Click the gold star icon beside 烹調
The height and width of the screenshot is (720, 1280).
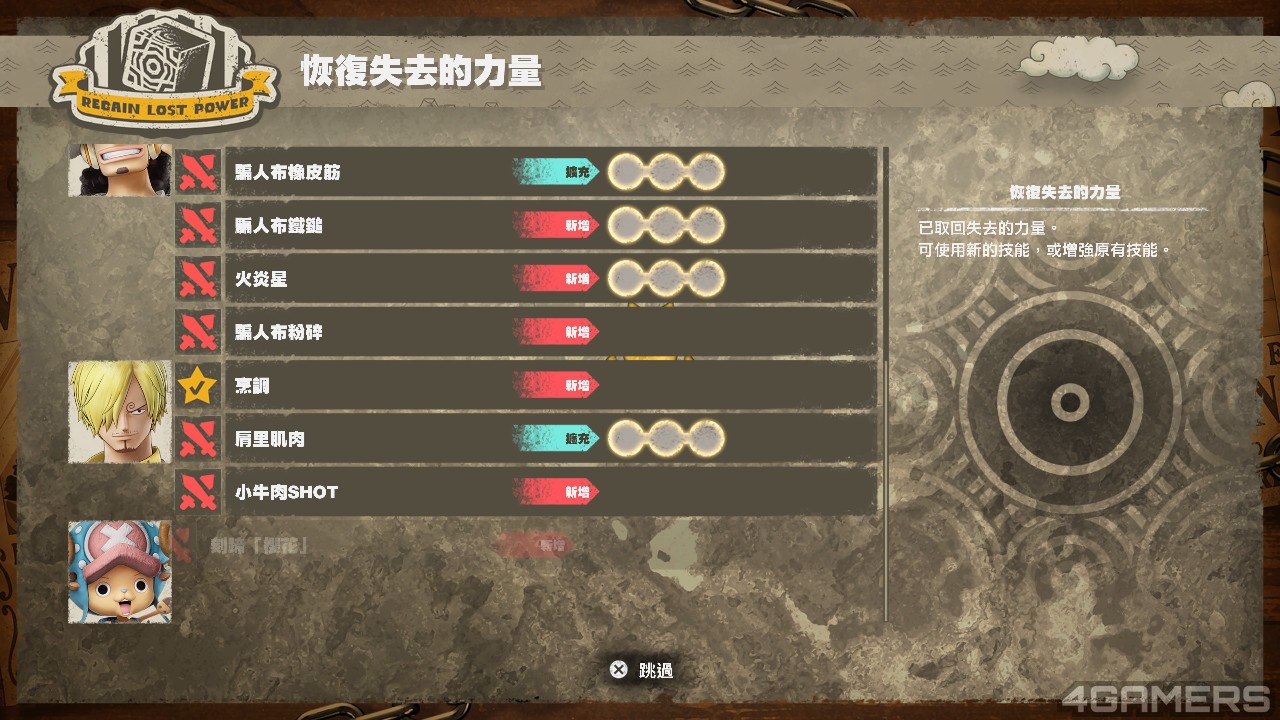point(198,385)
